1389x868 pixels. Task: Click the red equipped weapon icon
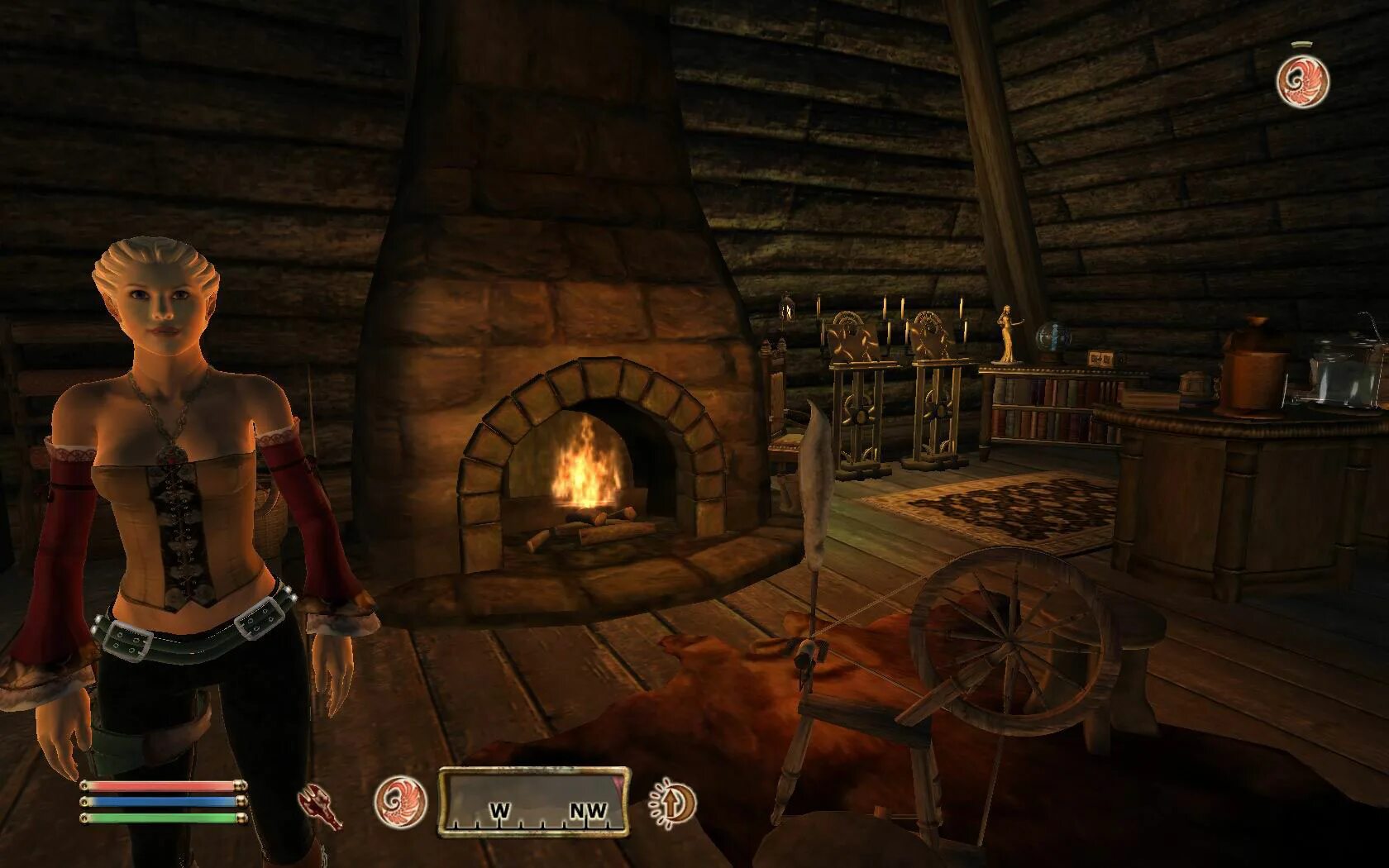[321, 808]
